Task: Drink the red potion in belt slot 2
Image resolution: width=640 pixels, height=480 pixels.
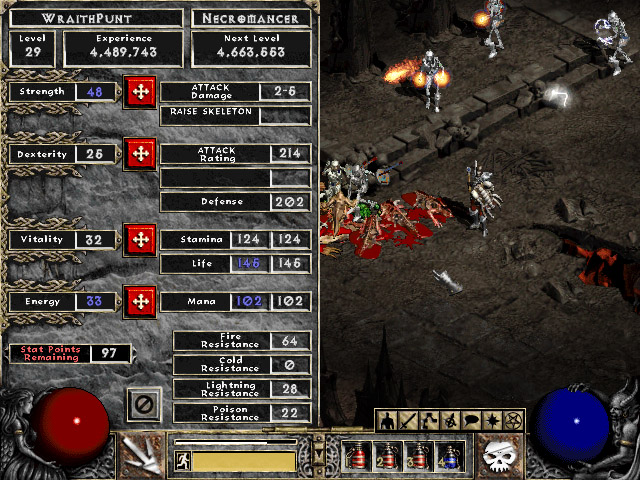Action: pos(388,456)
